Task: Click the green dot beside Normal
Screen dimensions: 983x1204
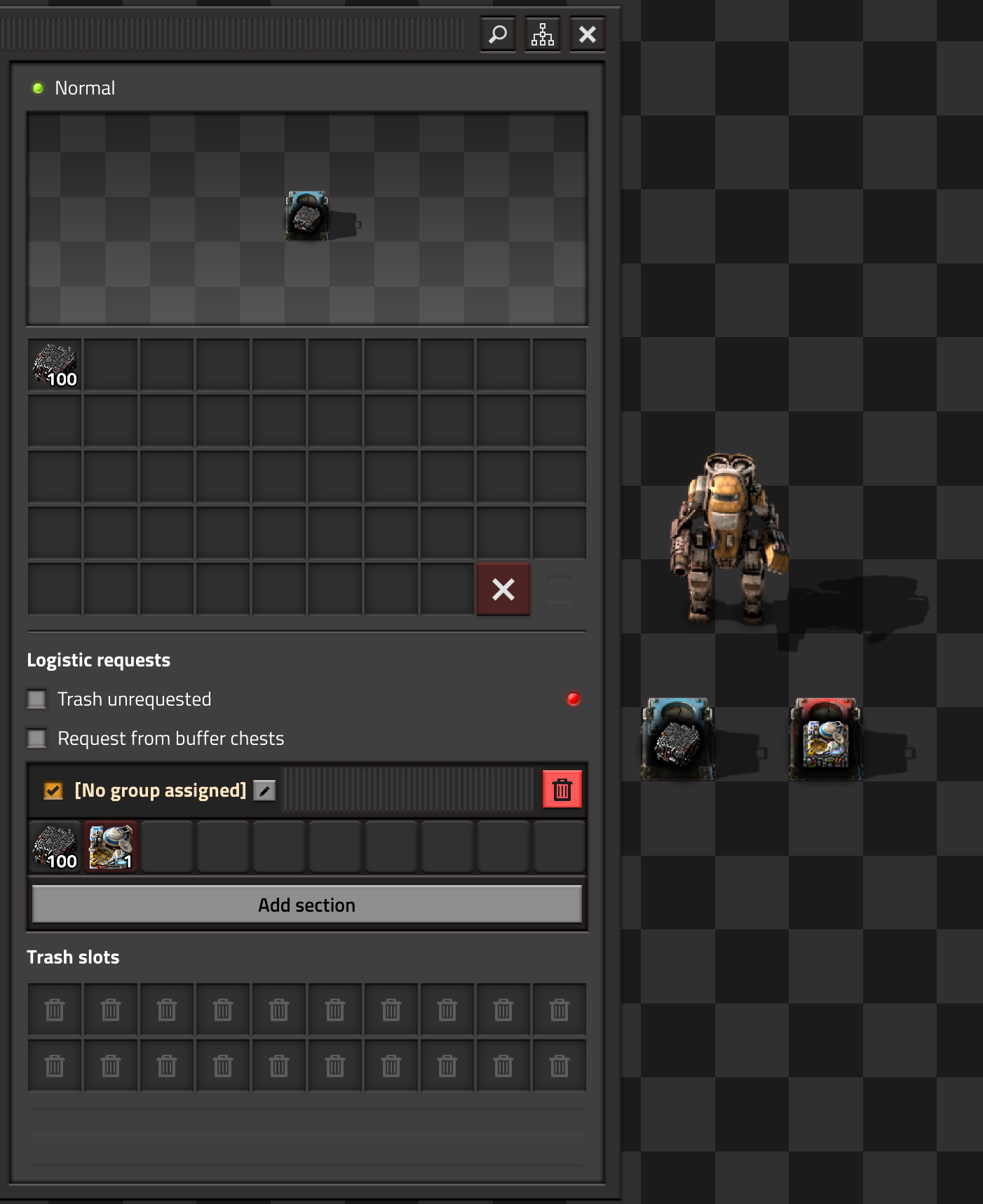Action: pos(38,88)
